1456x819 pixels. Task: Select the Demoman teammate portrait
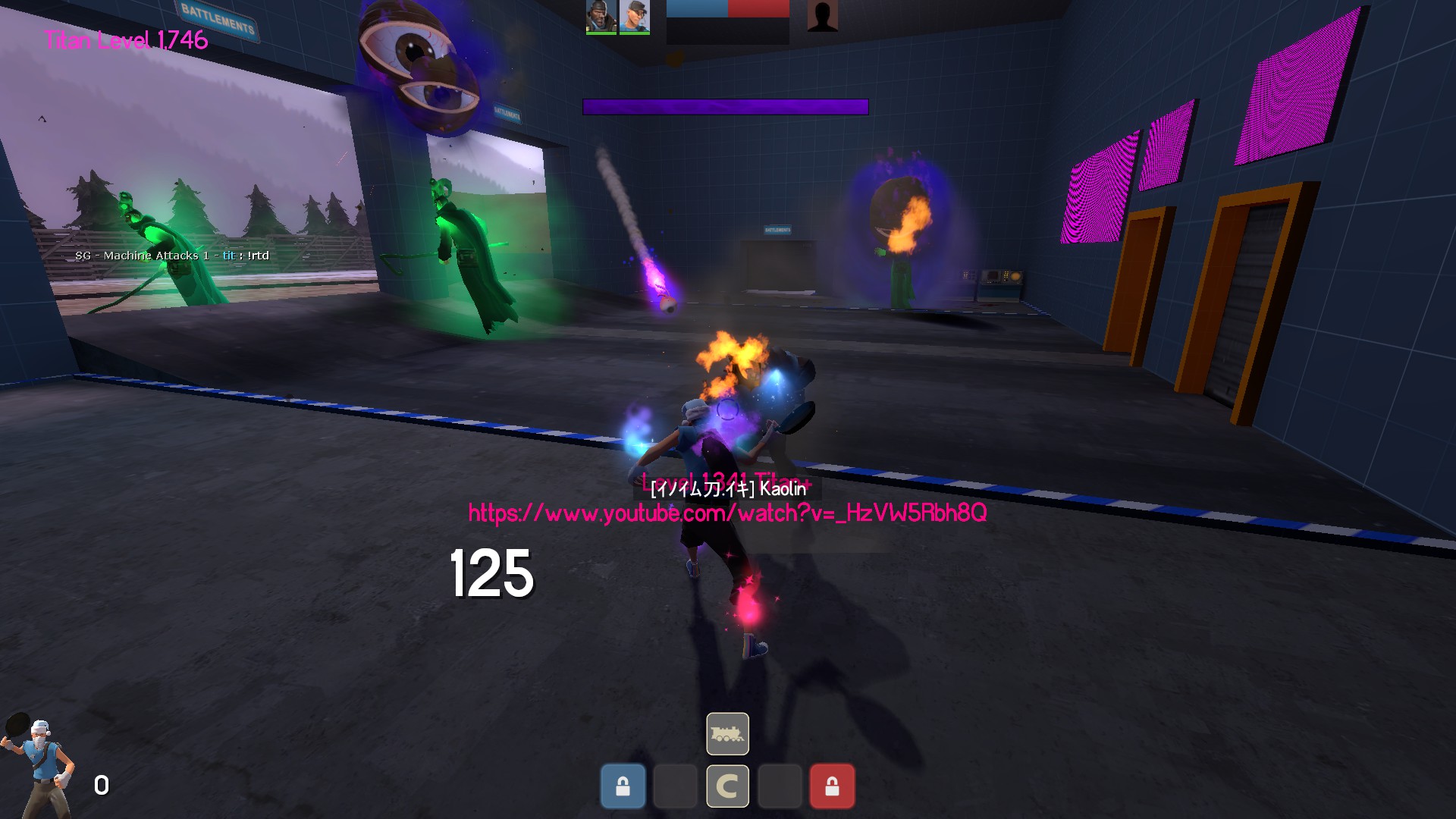pyautogui.click(x=601, y=17)
